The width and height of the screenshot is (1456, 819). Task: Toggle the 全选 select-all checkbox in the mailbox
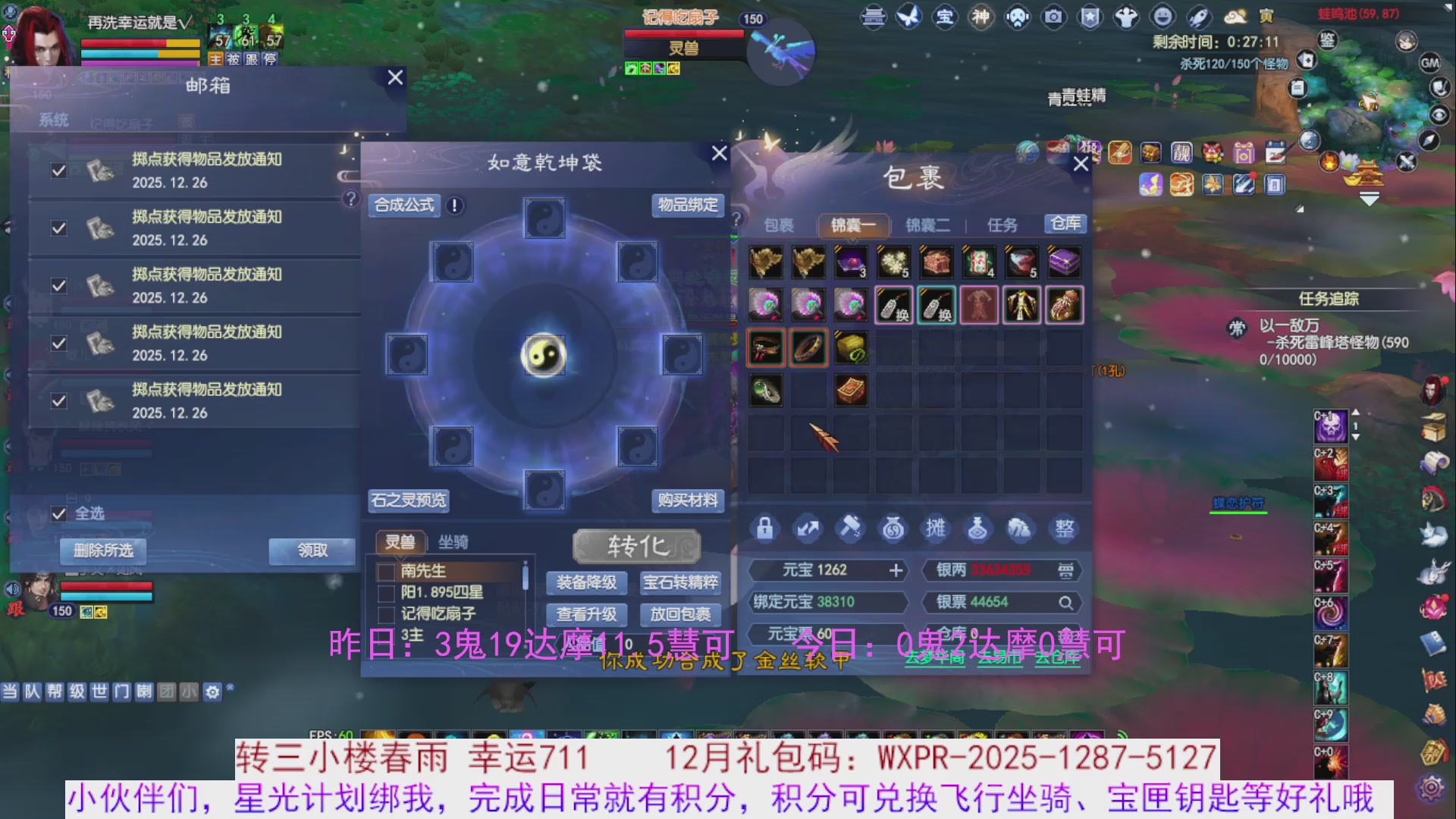59,514
